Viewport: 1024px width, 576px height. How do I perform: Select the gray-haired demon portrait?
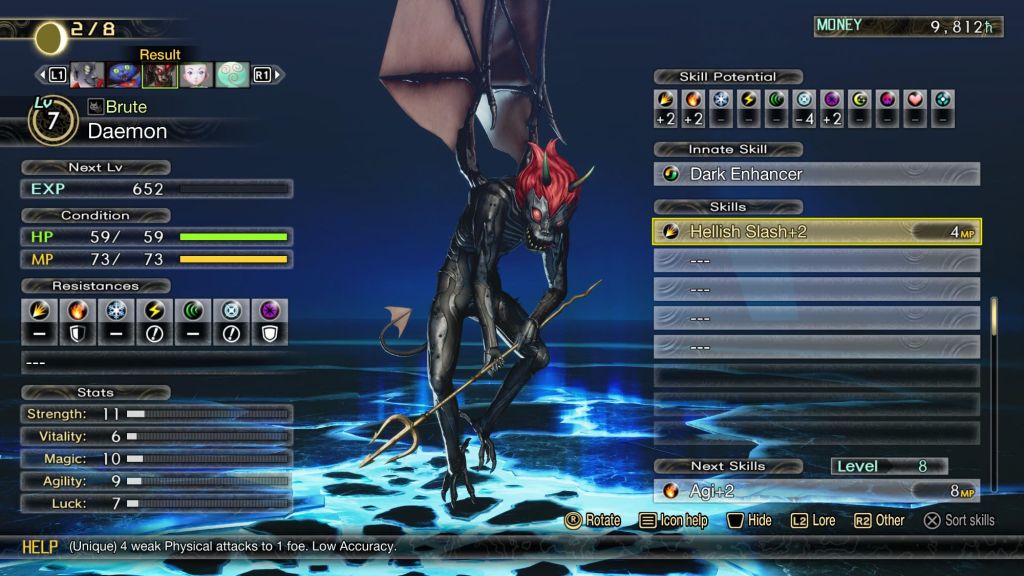click(x=87, y=75)
